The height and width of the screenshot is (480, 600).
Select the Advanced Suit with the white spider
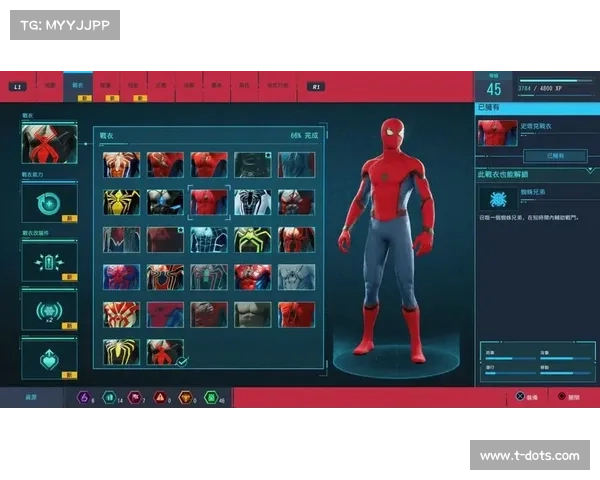pyautogui.click(x=121, y=164)
